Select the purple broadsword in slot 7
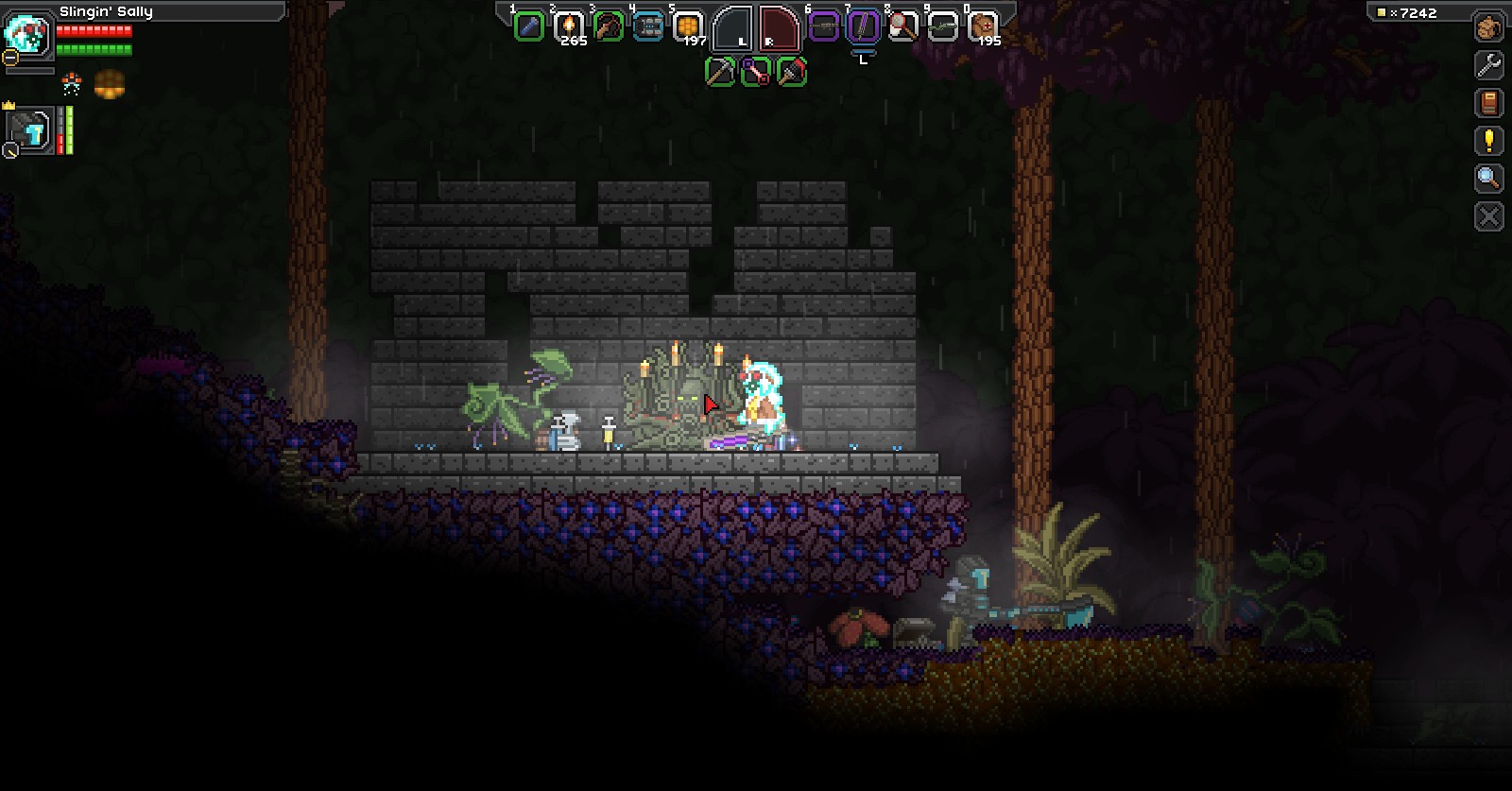 pos(863,26)
